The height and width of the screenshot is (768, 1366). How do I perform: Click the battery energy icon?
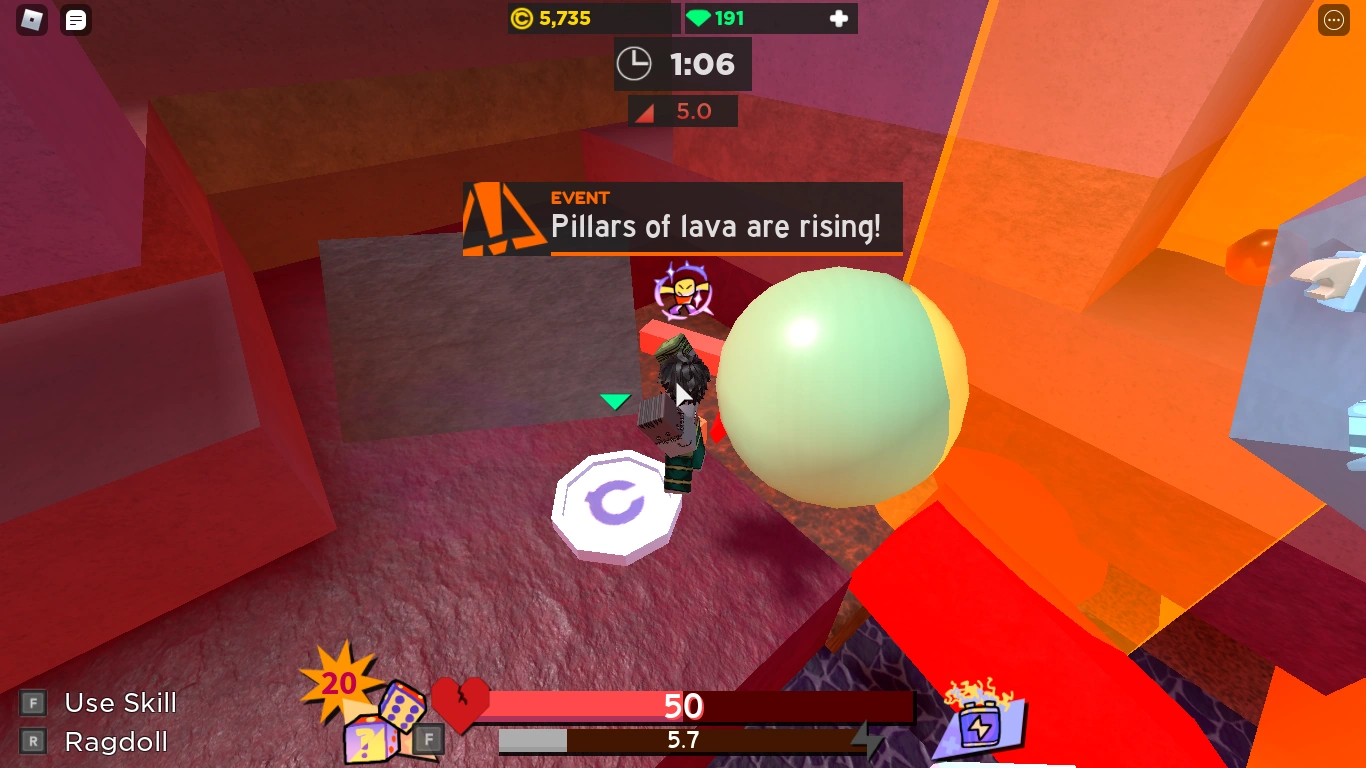[x=980, y=725]
